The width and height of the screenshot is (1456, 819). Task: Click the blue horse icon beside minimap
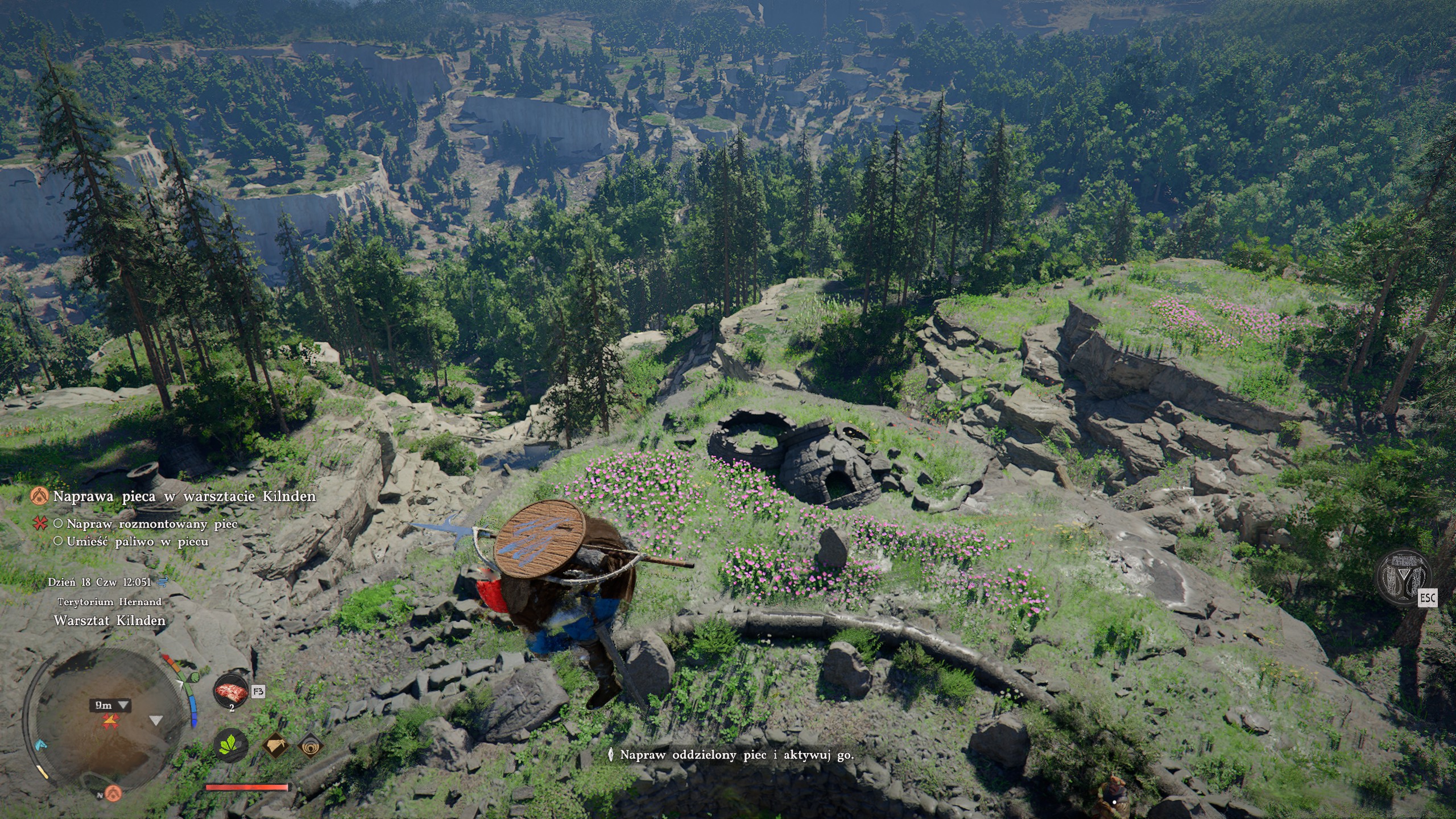[x=39, y=745]
